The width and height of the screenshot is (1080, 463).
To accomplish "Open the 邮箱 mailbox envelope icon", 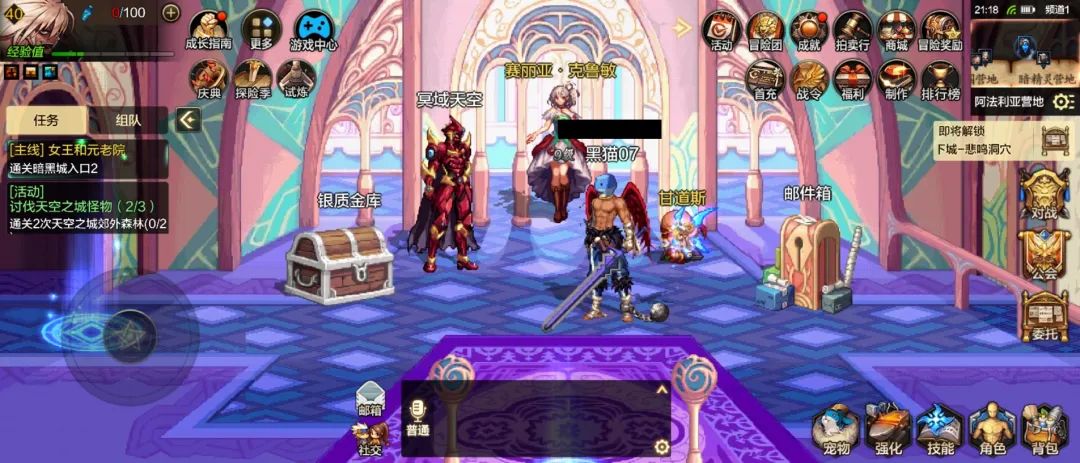I will tap(370, 397).
